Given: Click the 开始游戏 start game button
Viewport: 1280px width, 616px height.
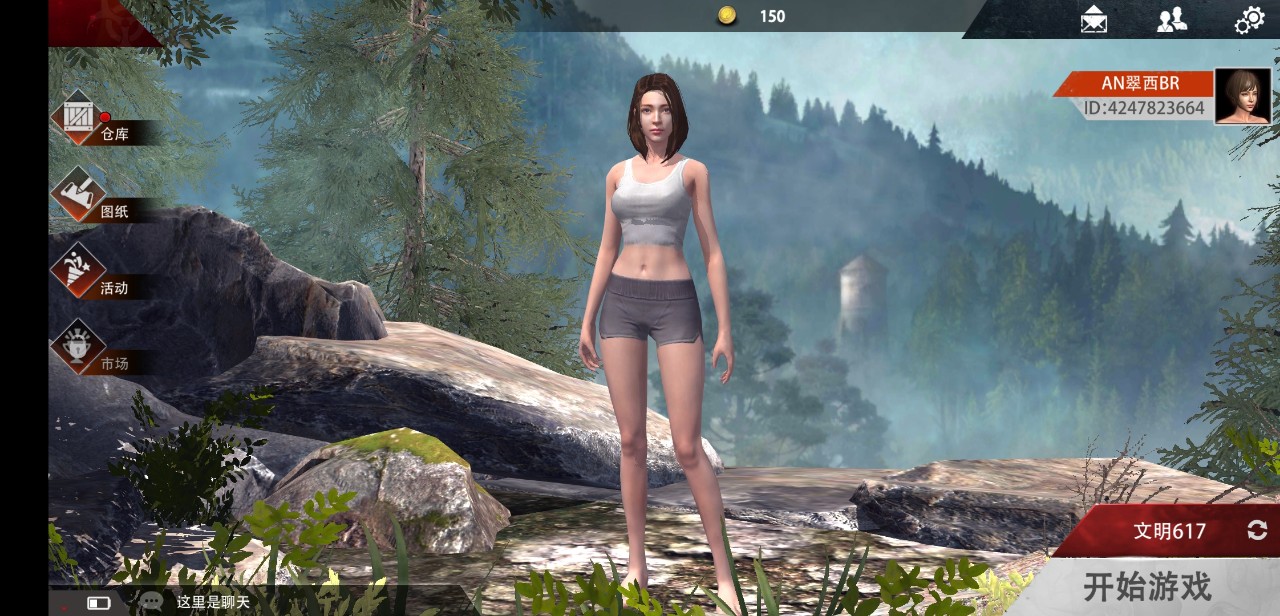Looking at the screenshot, I should (1146, 586).
